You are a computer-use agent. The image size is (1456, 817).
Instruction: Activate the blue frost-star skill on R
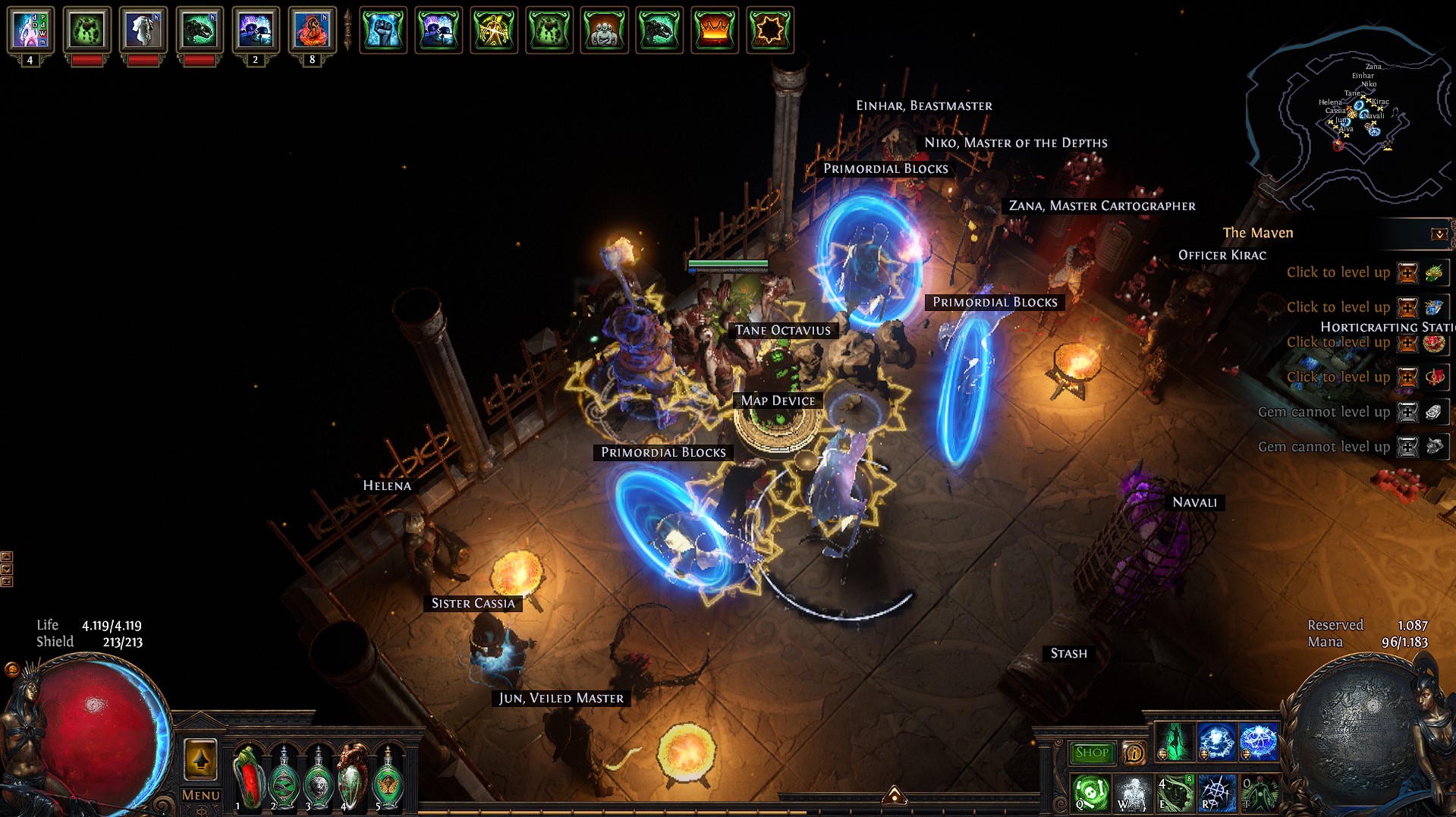pyautogui.click(x=1217, y=793)
